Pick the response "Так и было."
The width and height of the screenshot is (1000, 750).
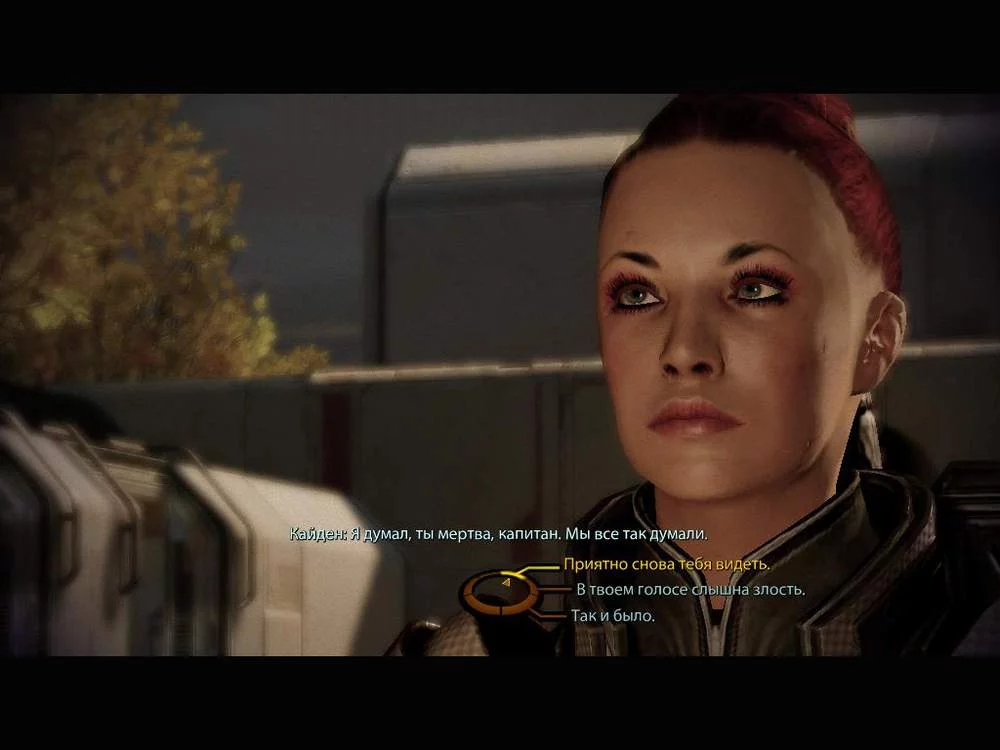614,616
